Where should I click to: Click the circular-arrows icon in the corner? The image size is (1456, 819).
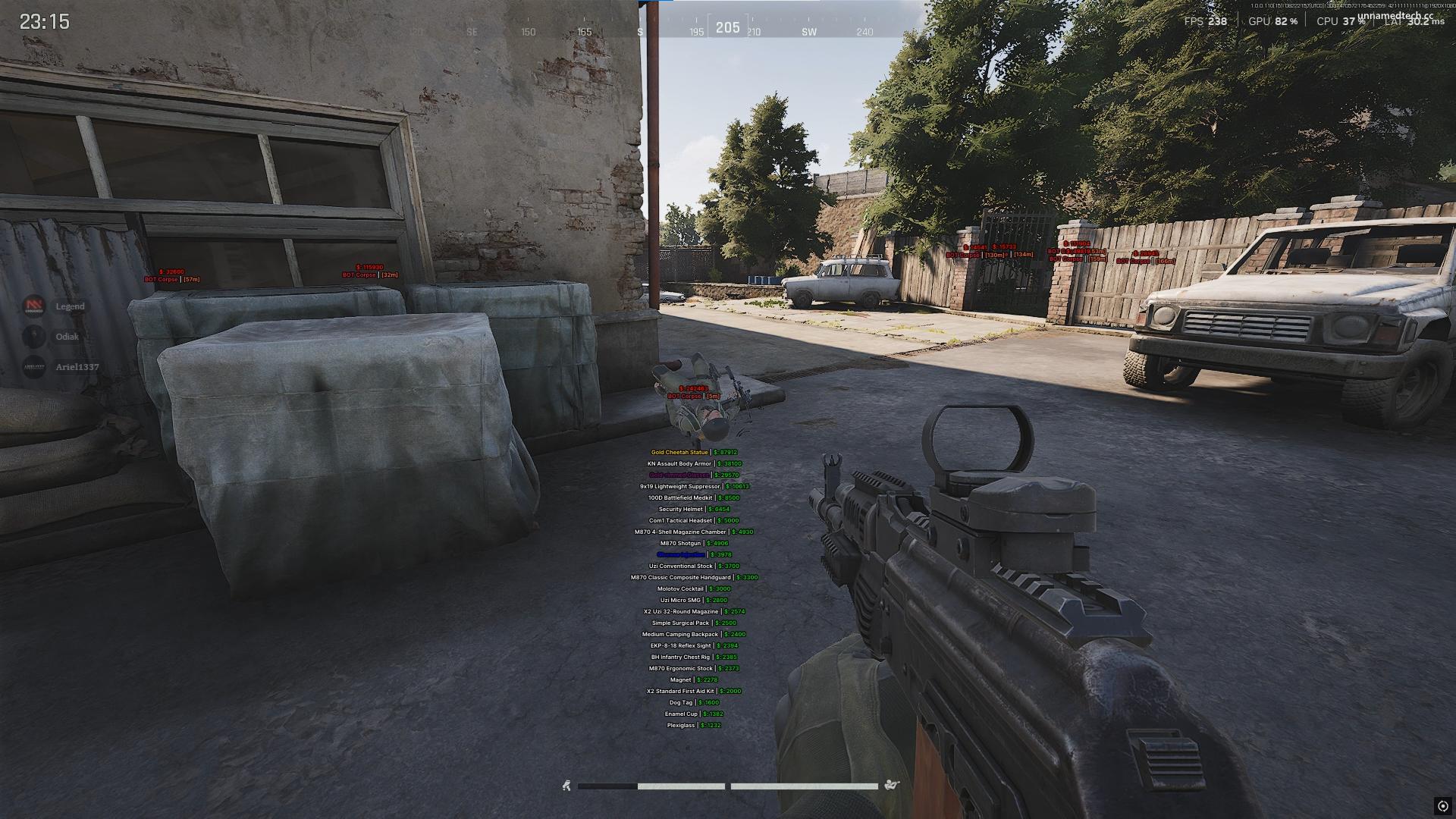click(1442, 805)
